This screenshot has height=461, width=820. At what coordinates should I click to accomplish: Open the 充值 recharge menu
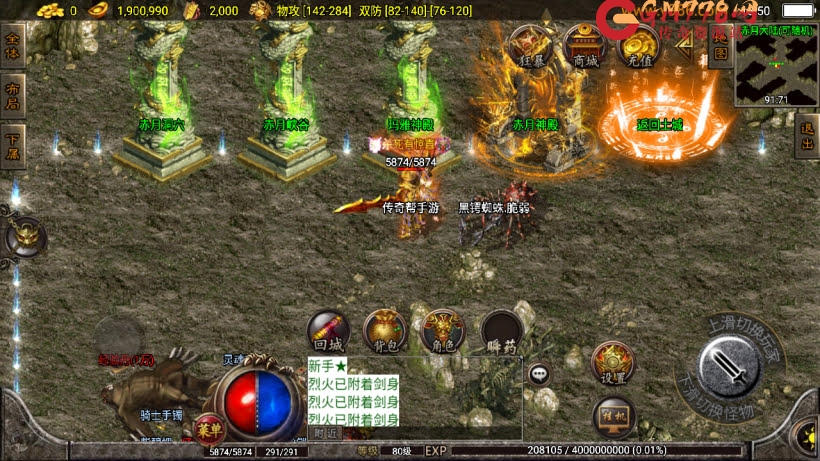[638, 46]
